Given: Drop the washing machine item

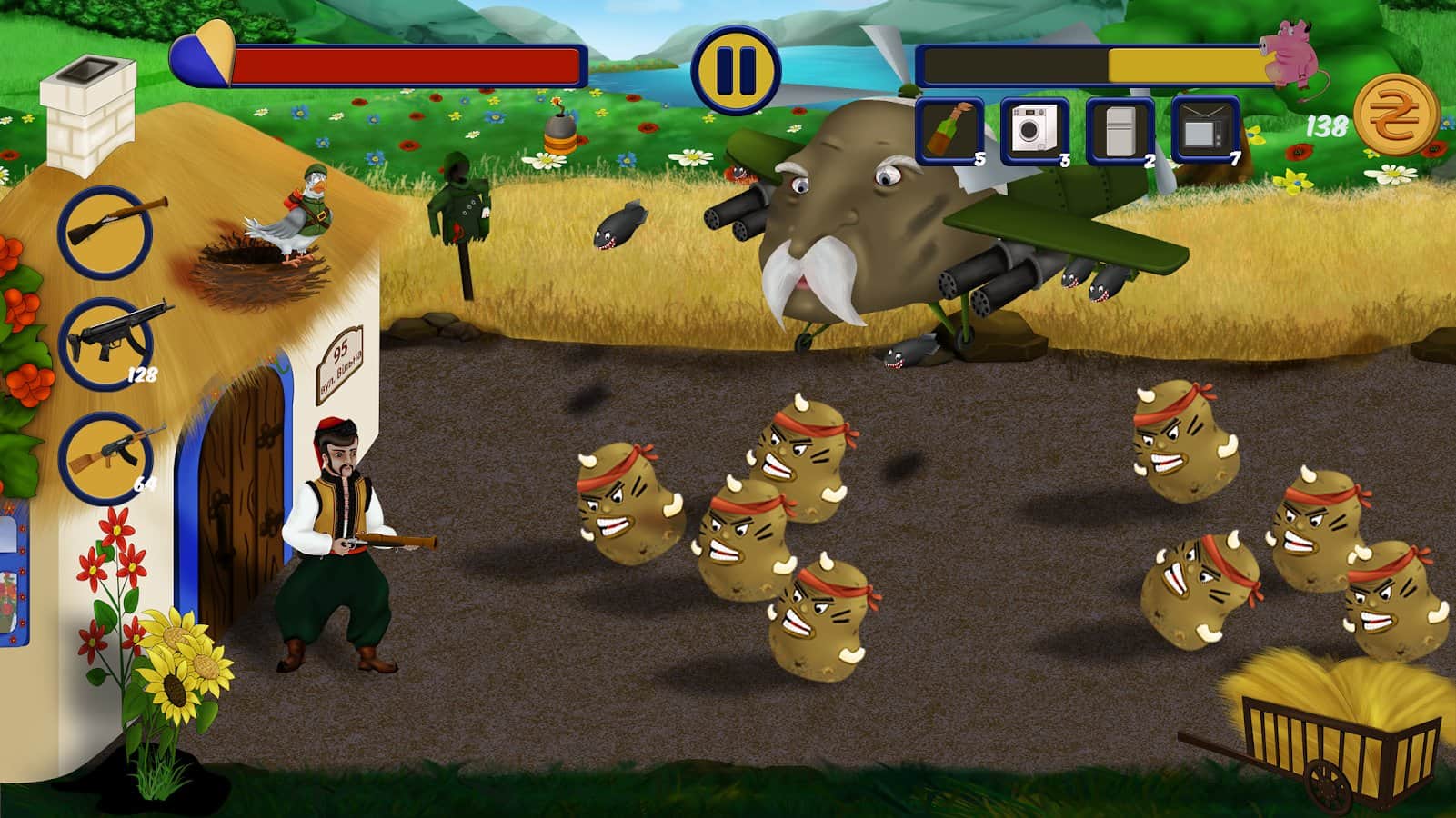Looking at the screenshot, I should click(x=1033, y=133).
